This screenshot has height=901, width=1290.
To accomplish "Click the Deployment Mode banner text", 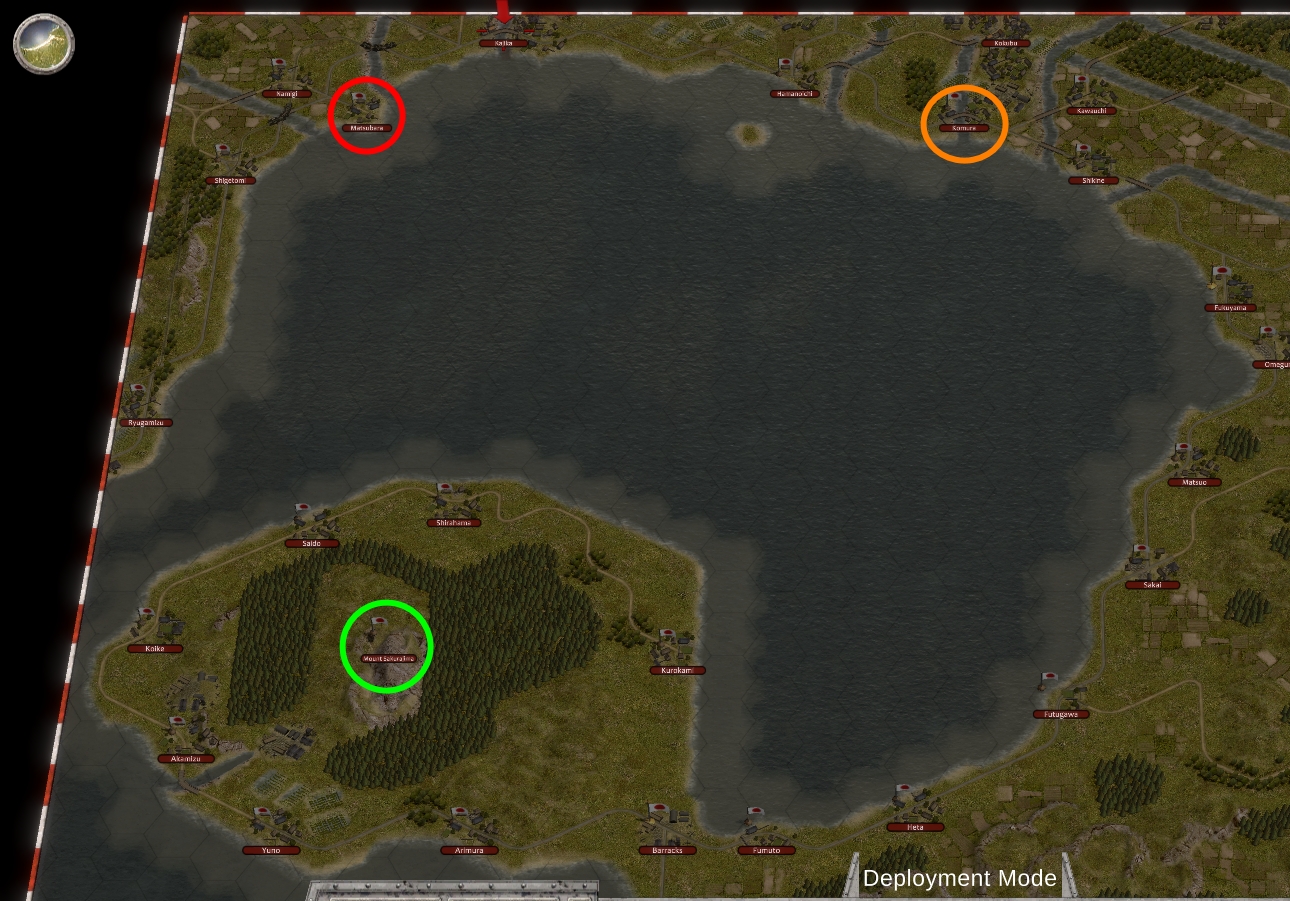I will (x=961, y=878).
